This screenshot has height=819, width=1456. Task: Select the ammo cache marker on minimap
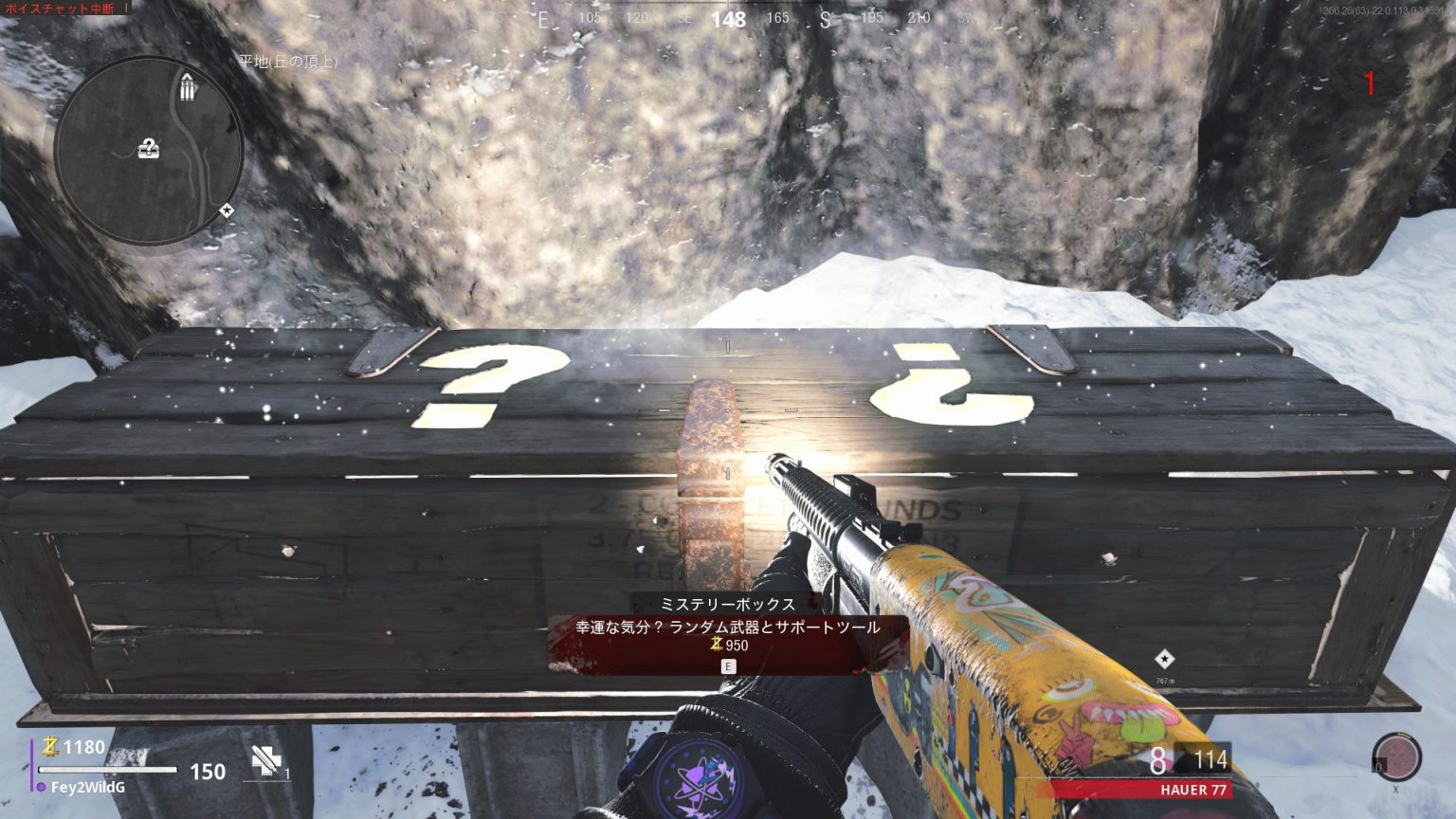[187, 88]
